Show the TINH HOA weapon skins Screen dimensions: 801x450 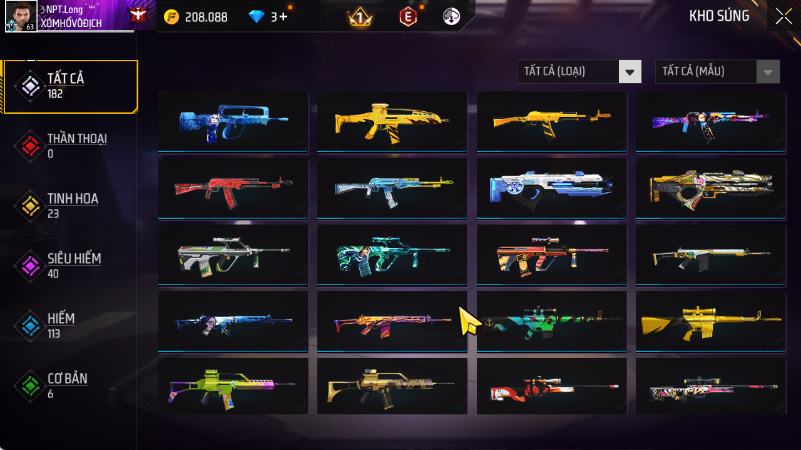click(70, 205)
